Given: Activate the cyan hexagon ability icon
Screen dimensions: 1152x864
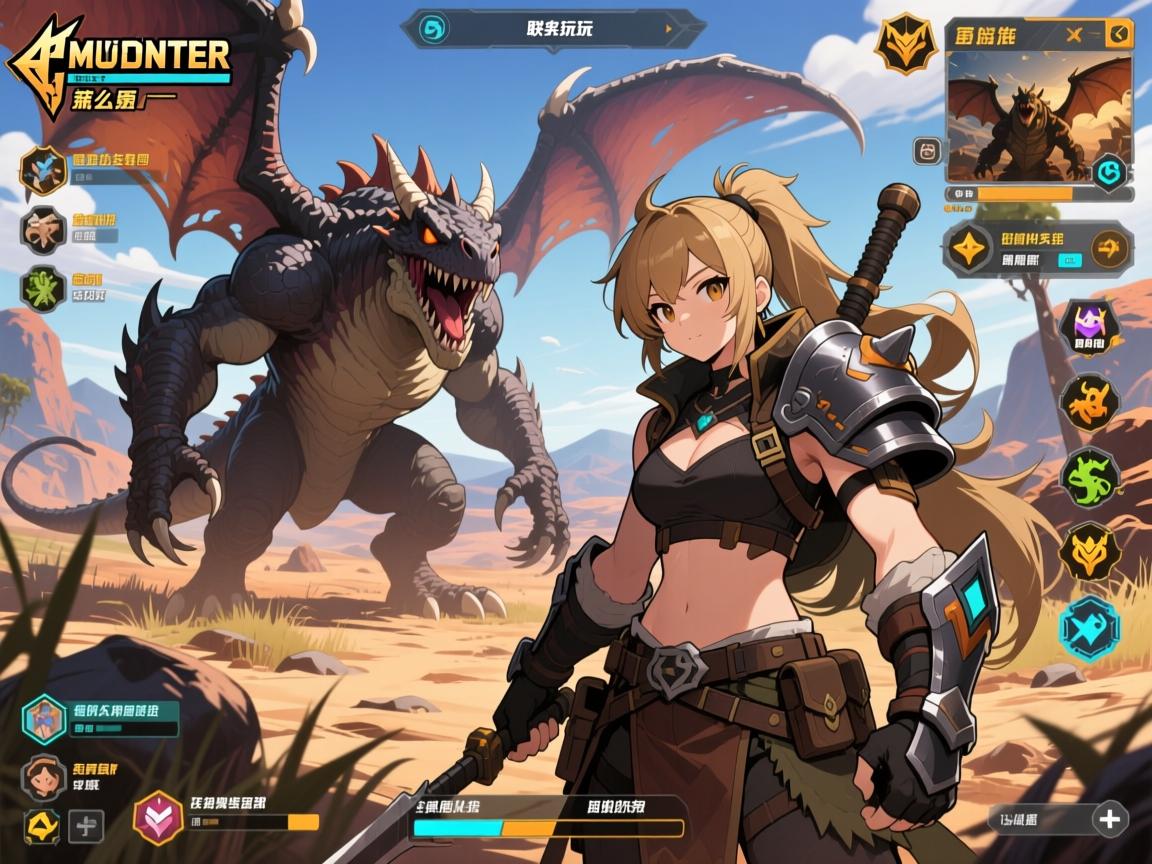Looking at the screenshot, I should (x=1089, y=627).
